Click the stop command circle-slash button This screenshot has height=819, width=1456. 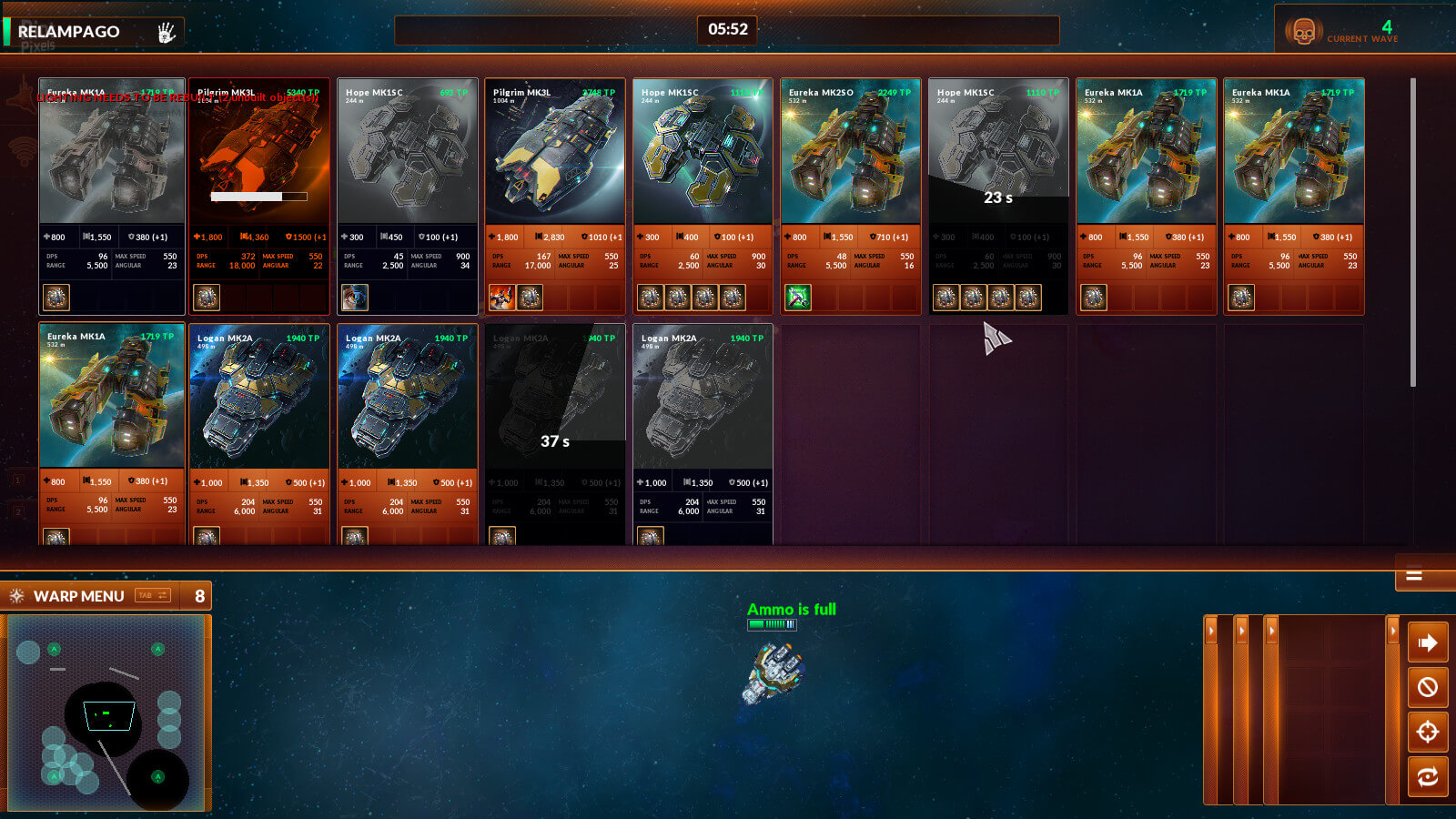point(1427,687)
